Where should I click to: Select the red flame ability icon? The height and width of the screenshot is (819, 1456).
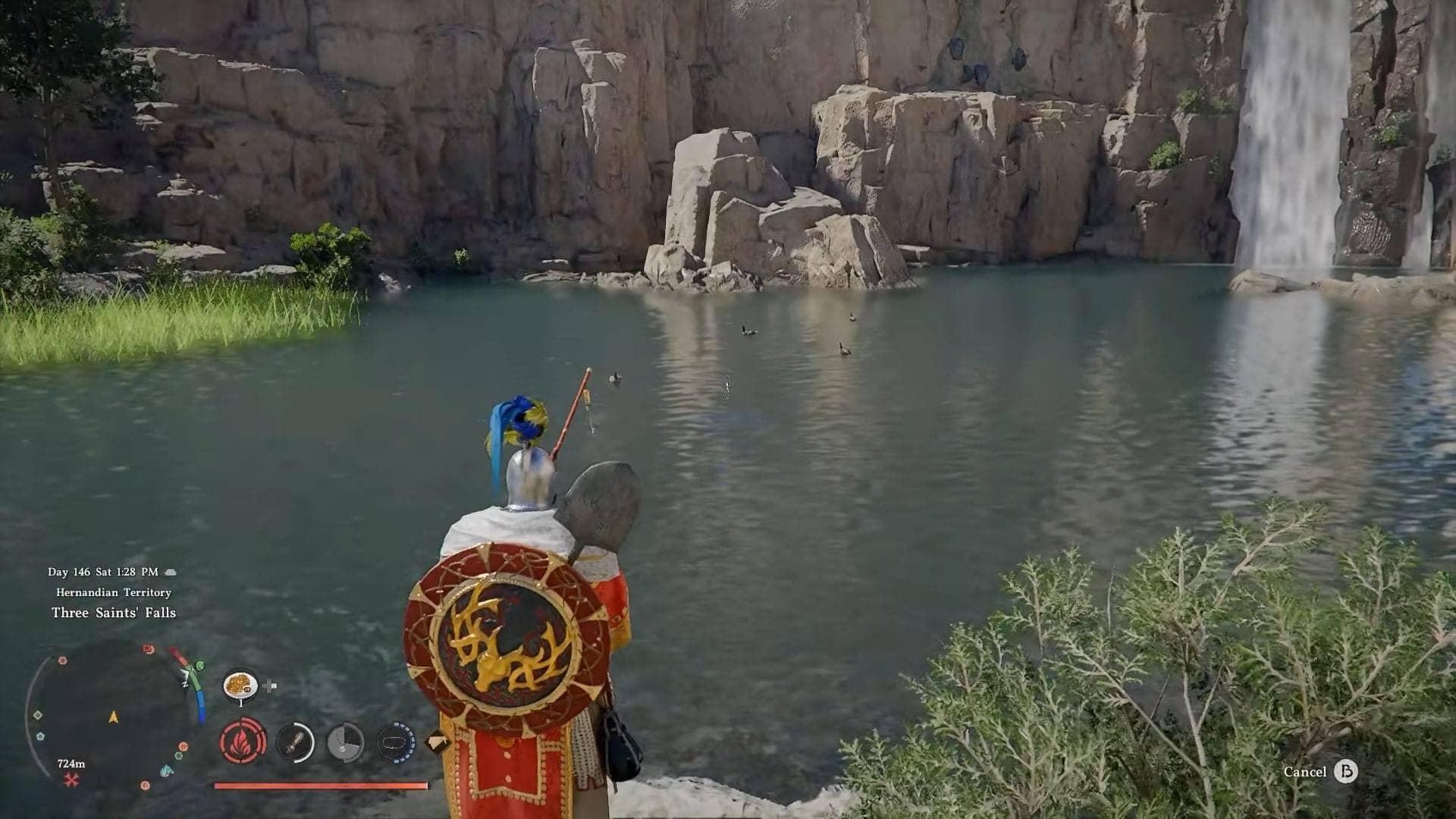tap(242, 744)
